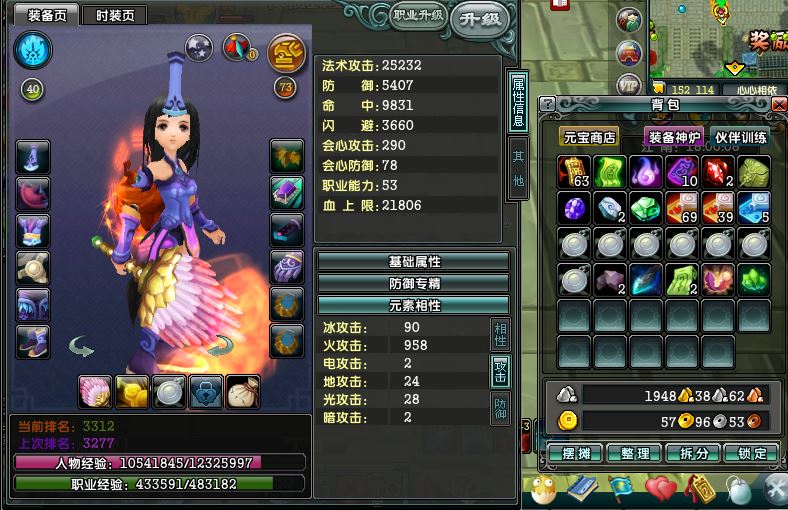Open the help button on the bag window
Screen dimensions: 788x510
[x=548, y=104]
